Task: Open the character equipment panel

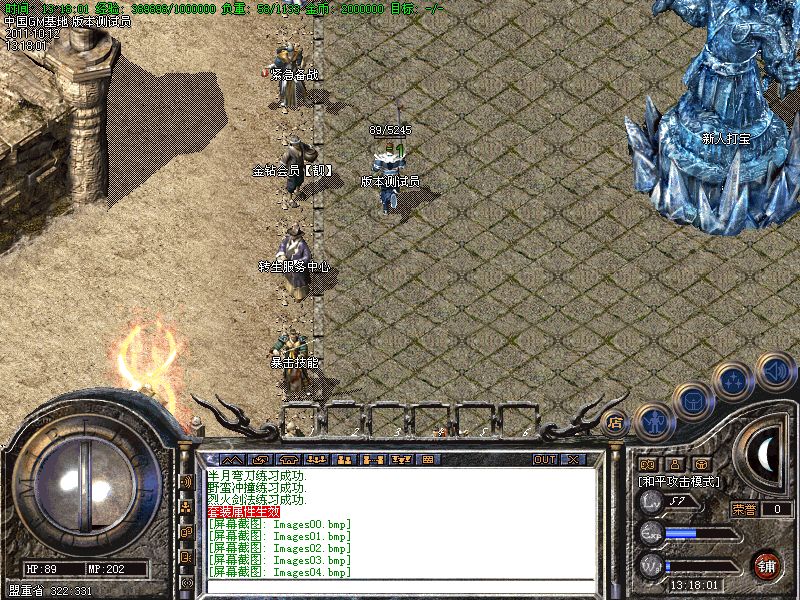Action: tap(653, 419)
